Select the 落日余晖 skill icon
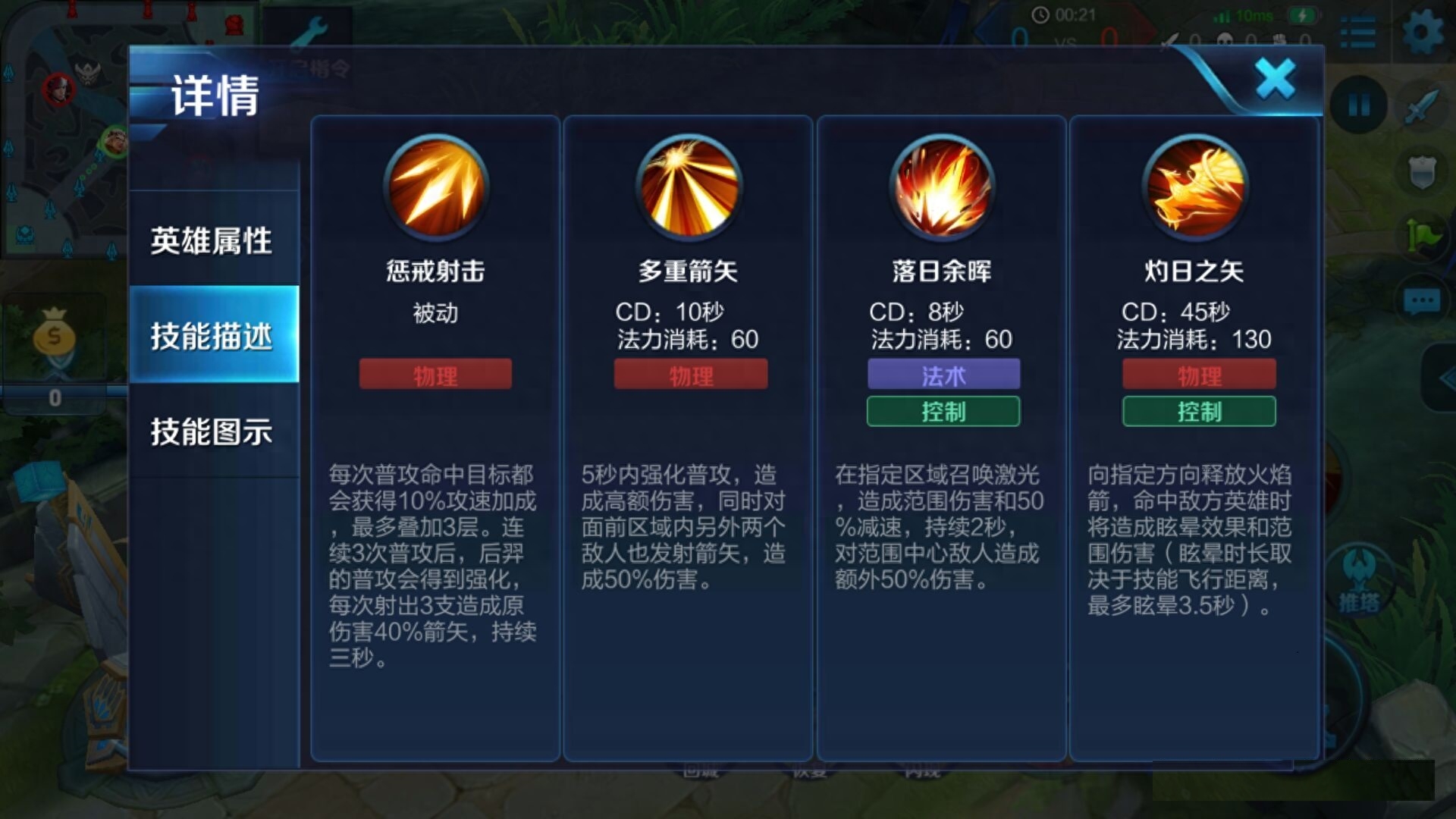 pyautogui.click(x=944, y=190)
